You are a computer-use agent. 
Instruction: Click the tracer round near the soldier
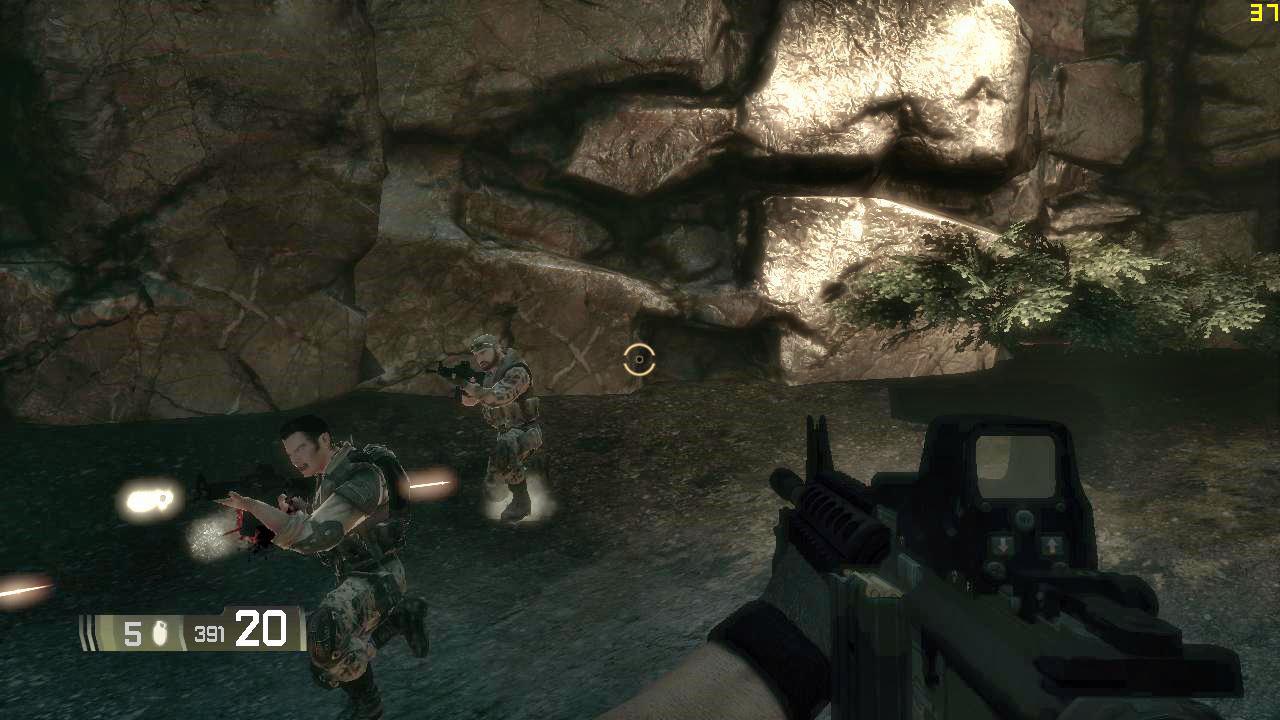click(x=430, y=483)
